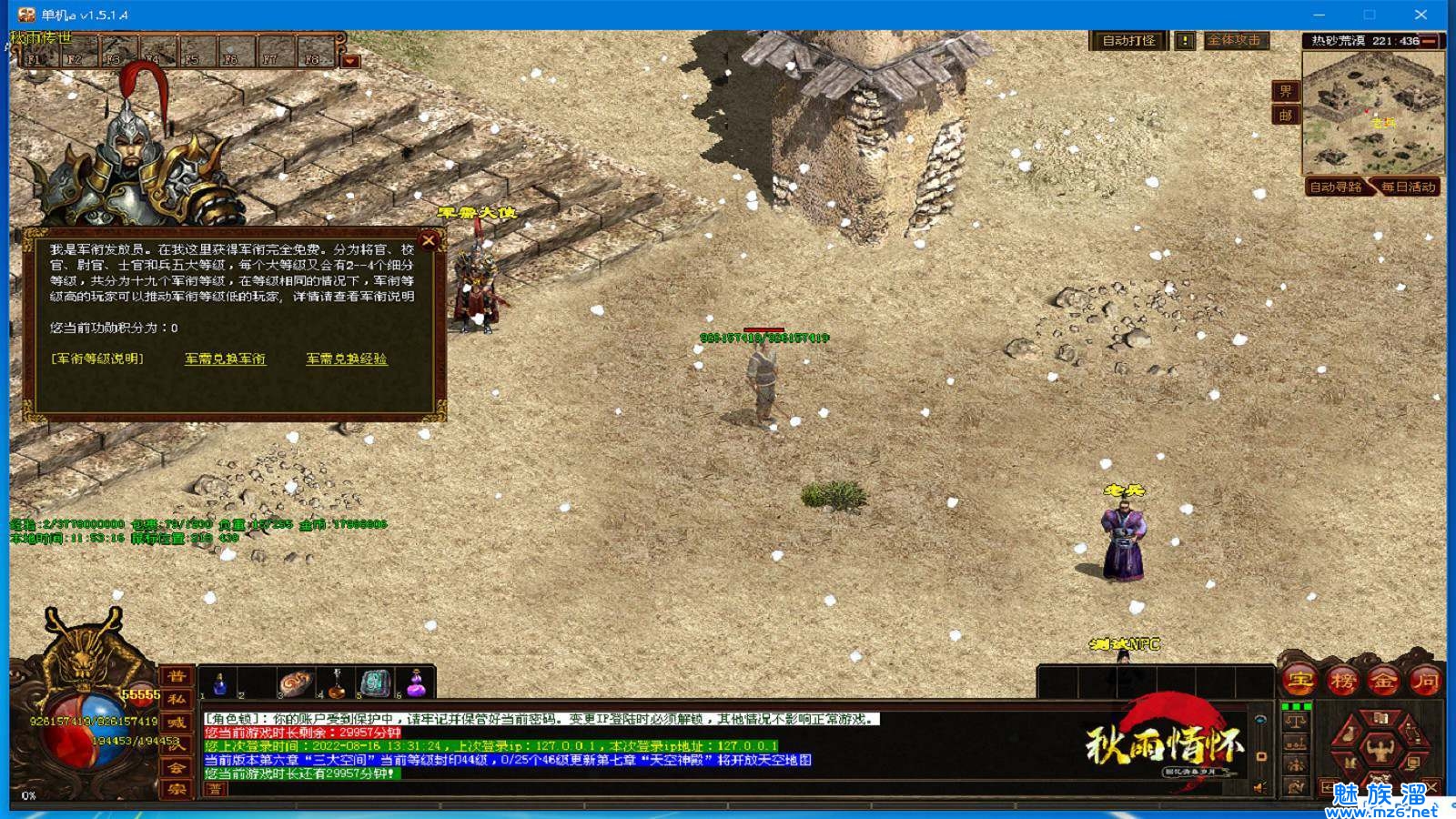Open the 宝 round red button
The width and height of the screenshot is (1456, 819).
pos(1300,680)
